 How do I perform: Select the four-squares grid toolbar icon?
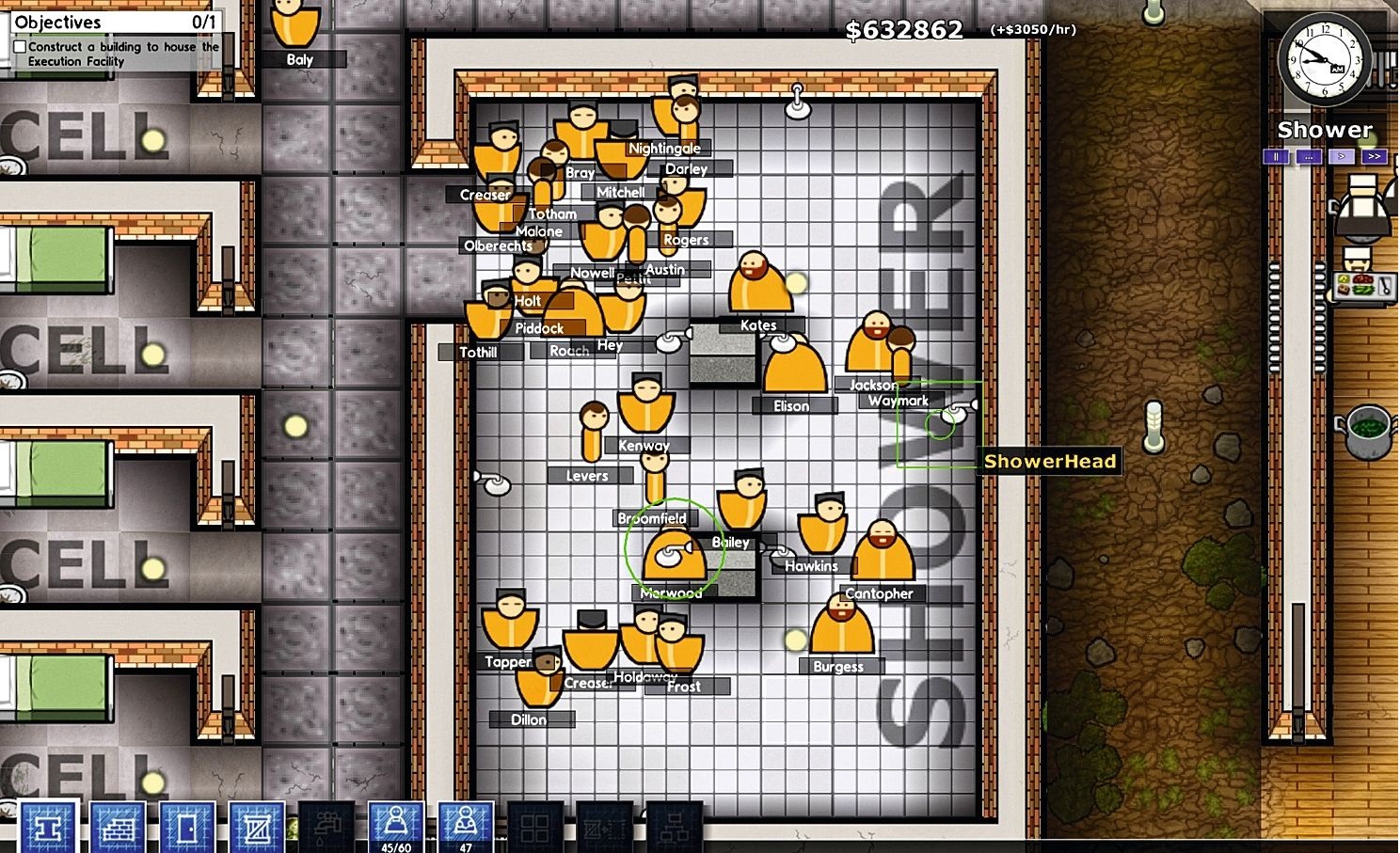pos(535,827)
